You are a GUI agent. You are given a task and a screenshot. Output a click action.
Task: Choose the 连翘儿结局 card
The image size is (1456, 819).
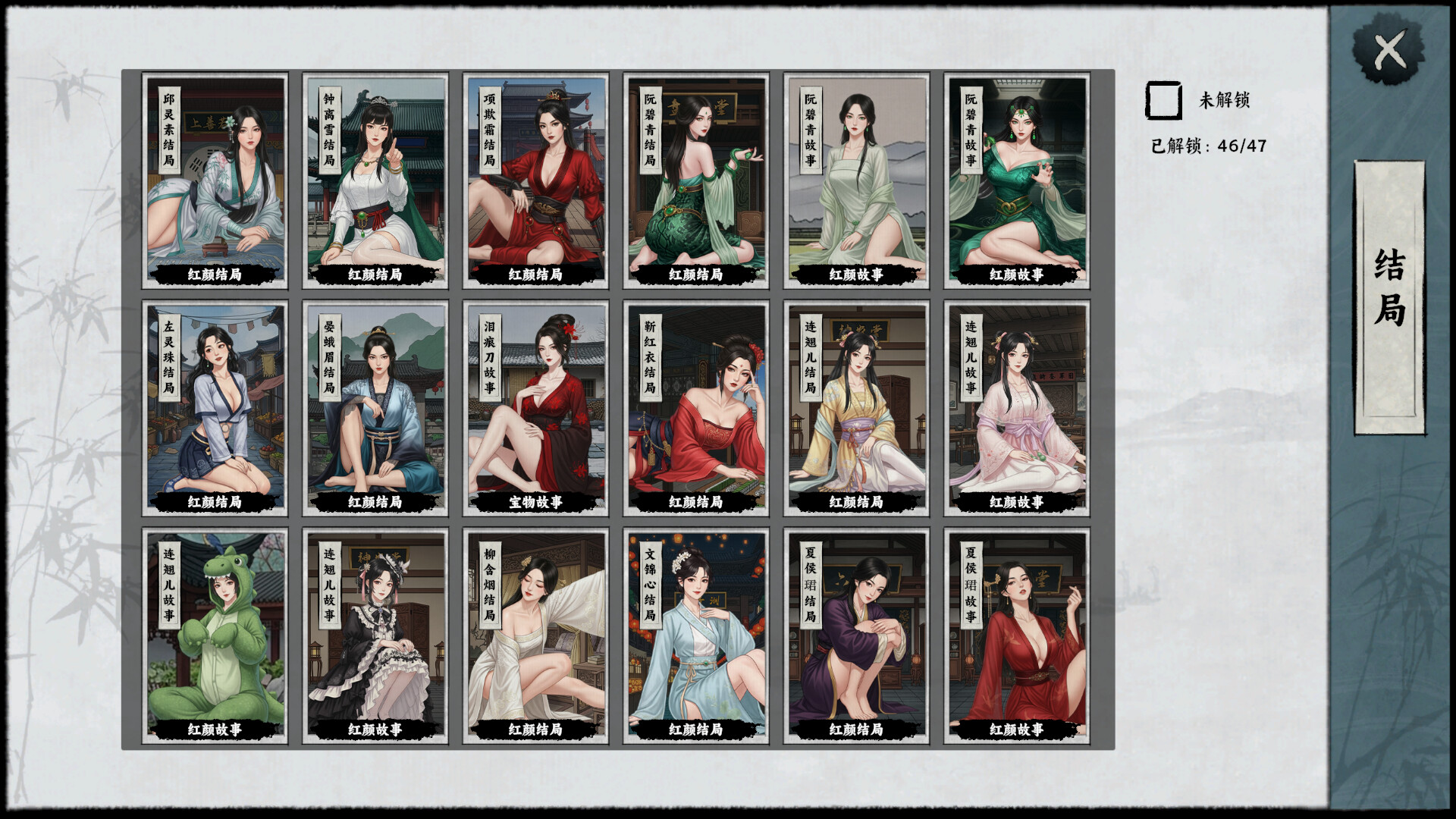(856, 408)
